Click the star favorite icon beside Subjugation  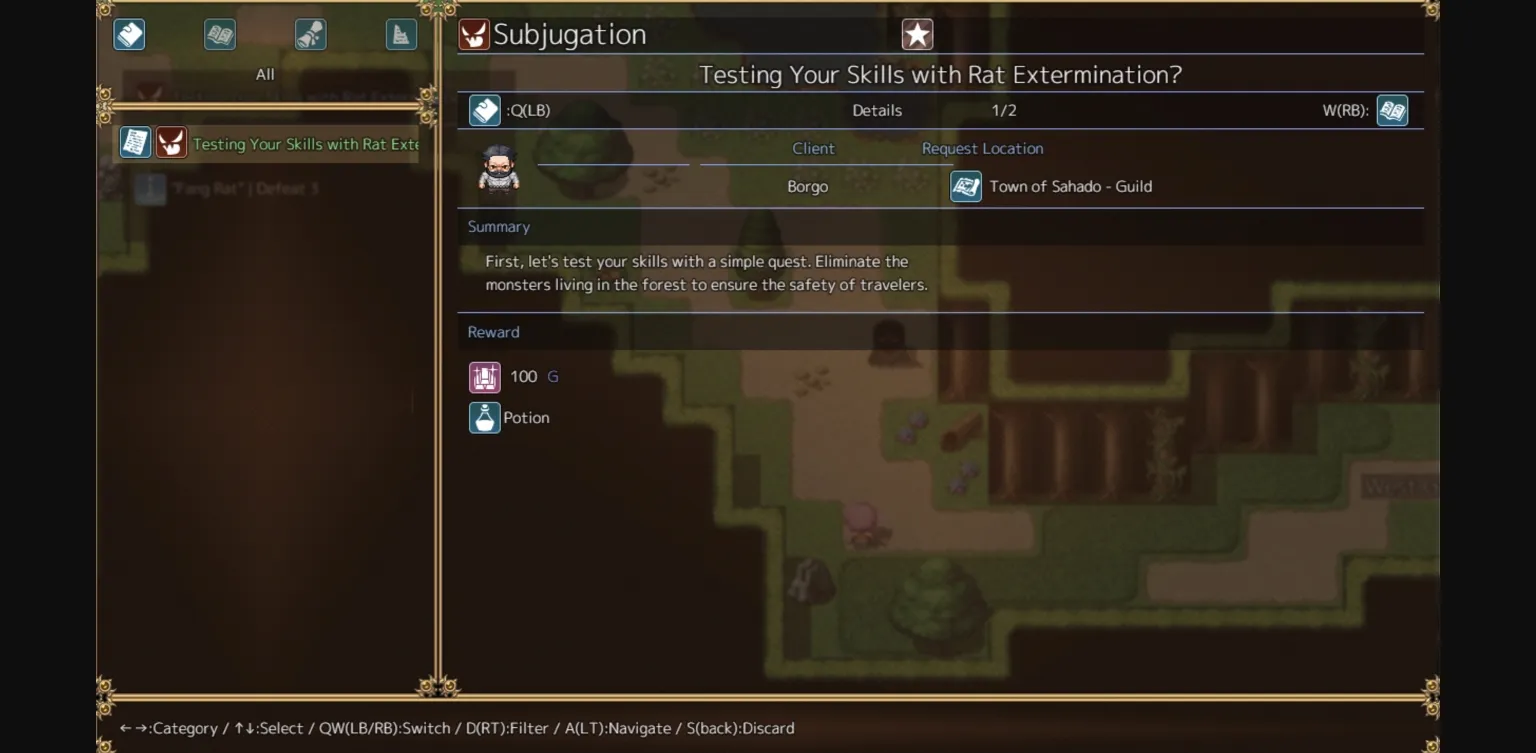[916, 33]
